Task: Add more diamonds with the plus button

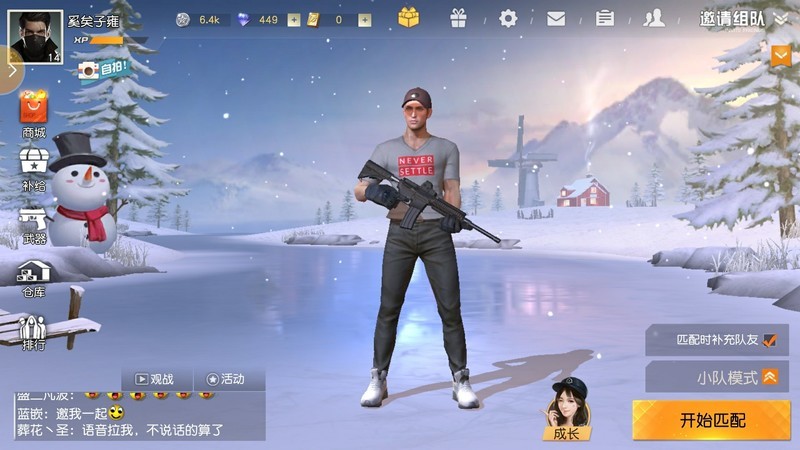Action: pyautogui.click(x=293, y=20)
